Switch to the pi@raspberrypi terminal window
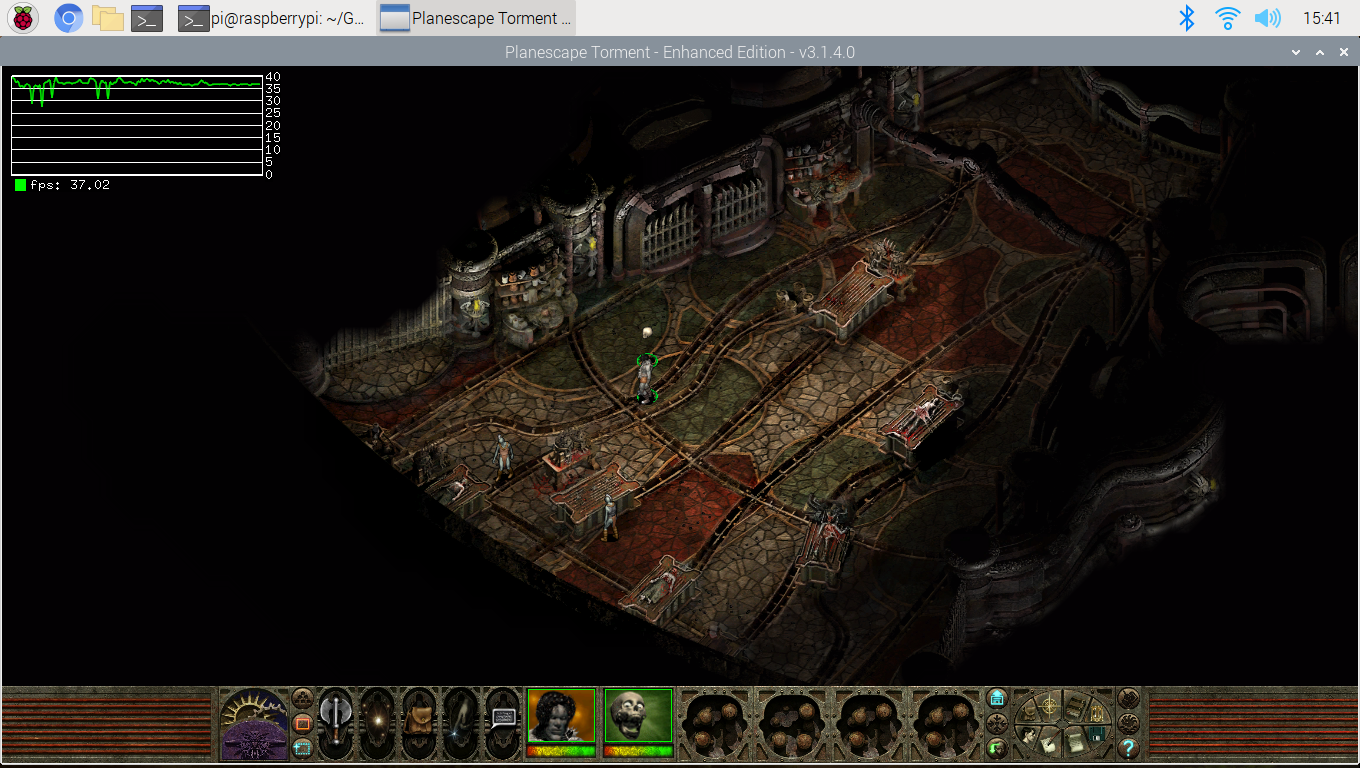 coord(270,18)
